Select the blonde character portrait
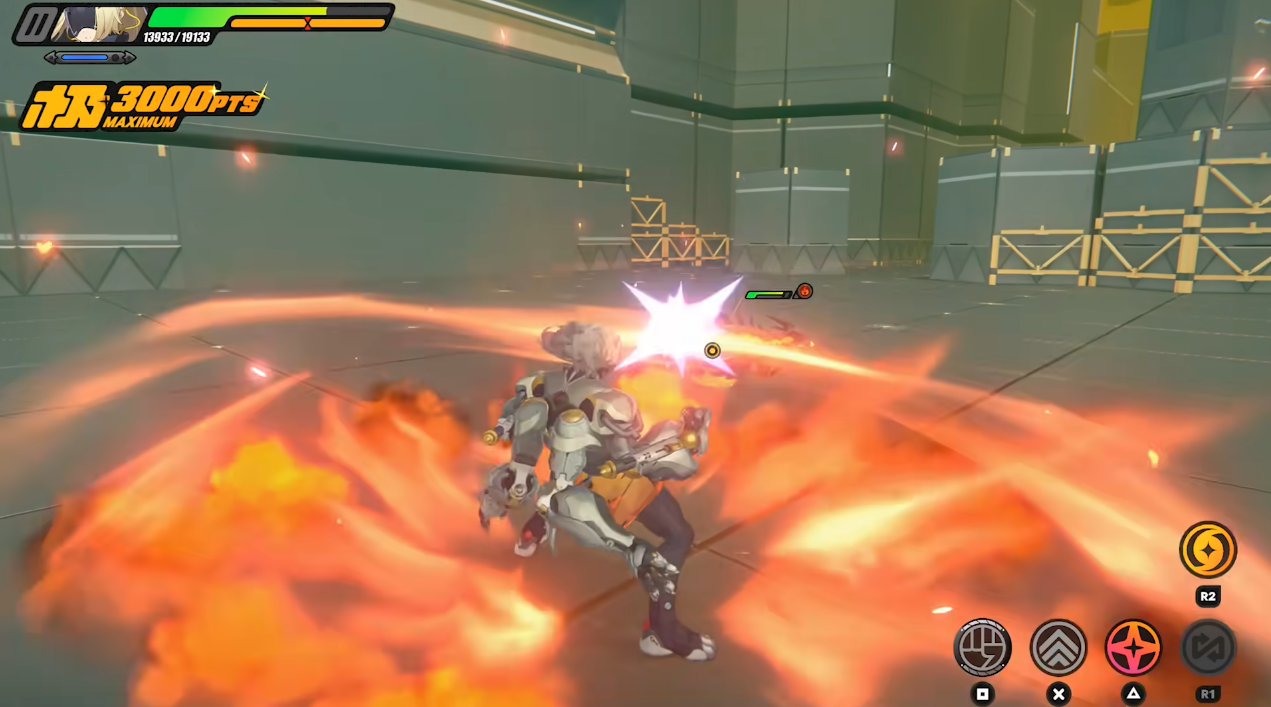 point(98,23)
